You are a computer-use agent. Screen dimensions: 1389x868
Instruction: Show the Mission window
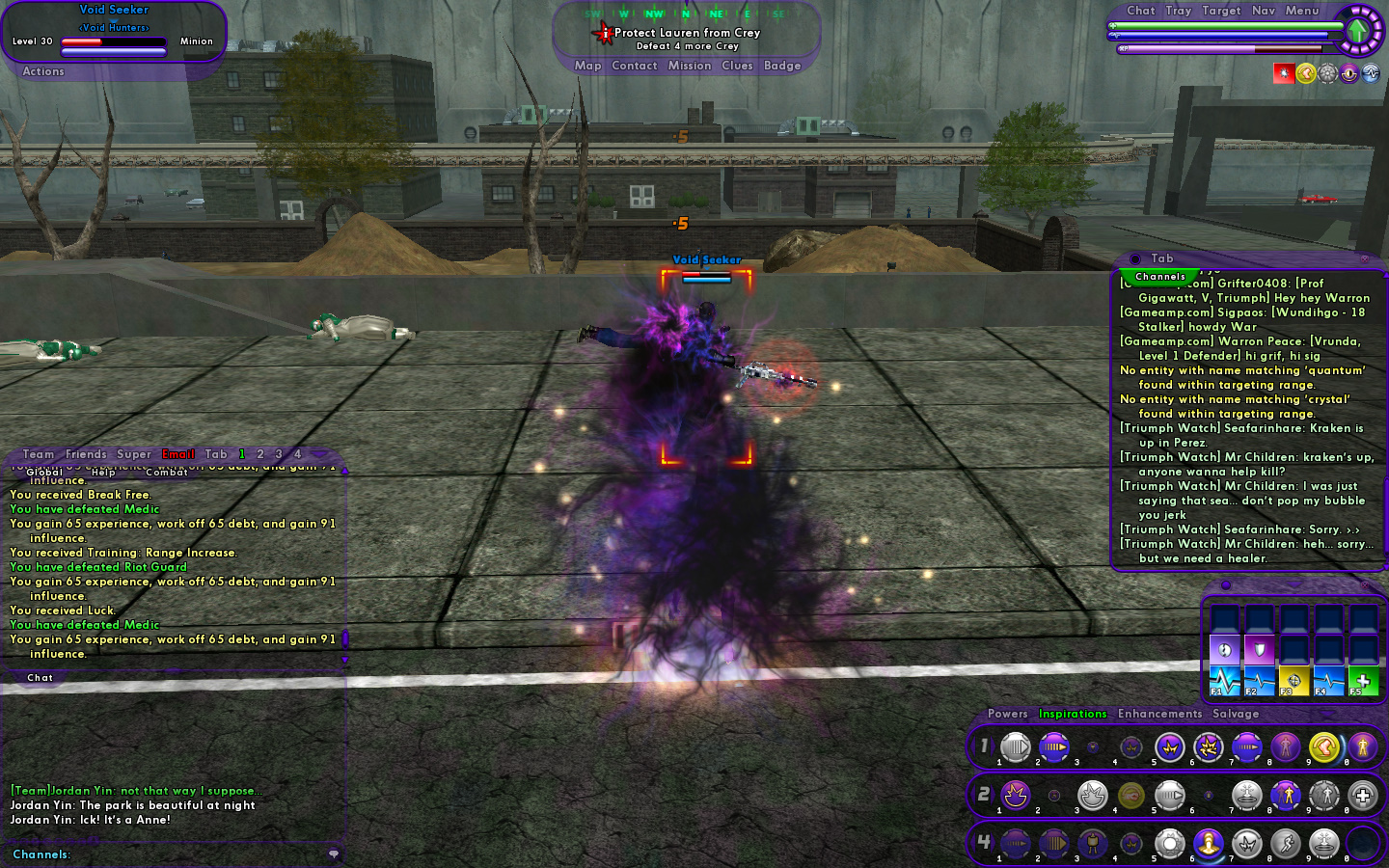click(690, 66)
